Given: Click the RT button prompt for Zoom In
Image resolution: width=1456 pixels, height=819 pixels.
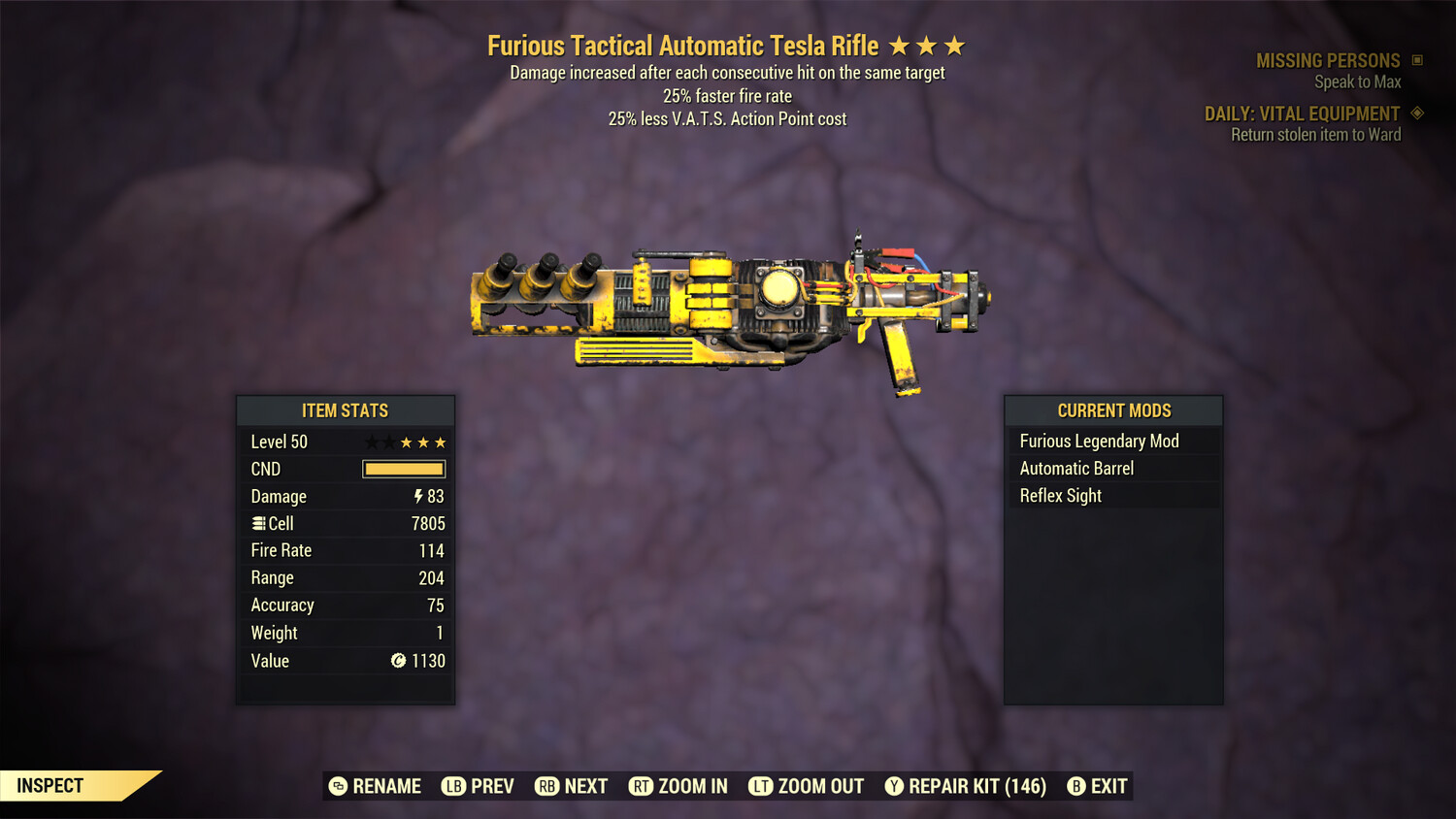Looking at the screenshot, I should point(642,786).
